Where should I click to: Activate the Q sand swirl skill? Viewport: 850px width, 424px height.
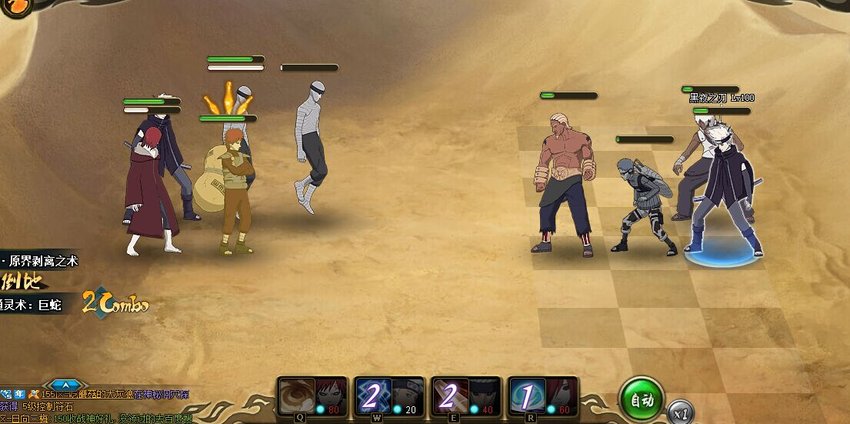(295, 395)
